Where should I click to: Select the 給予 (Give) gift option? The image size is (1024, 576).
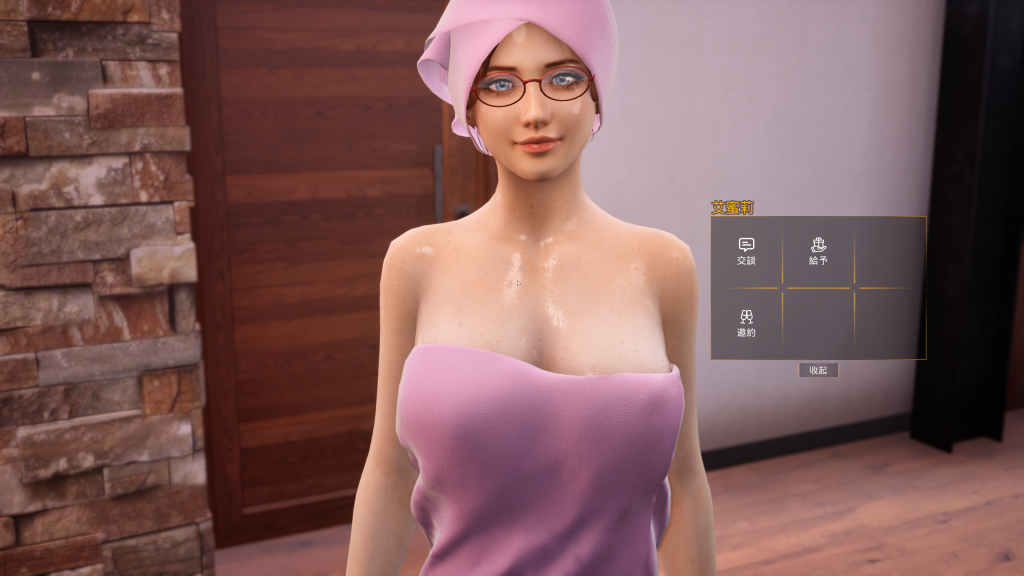click(818, 251)
